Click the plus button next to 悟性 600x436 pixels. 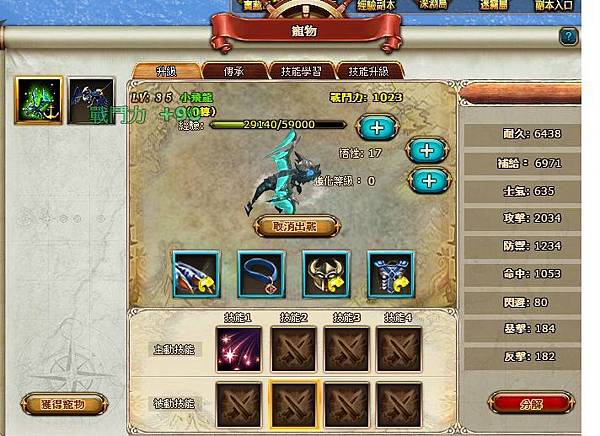[425, 151]
